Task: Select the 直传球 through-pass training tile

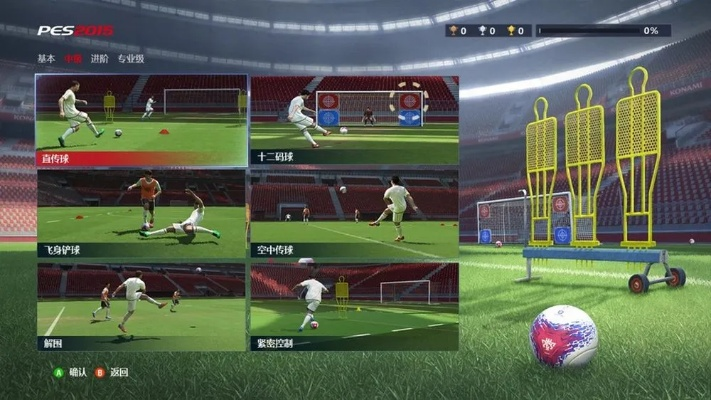Action: point(141,120)
